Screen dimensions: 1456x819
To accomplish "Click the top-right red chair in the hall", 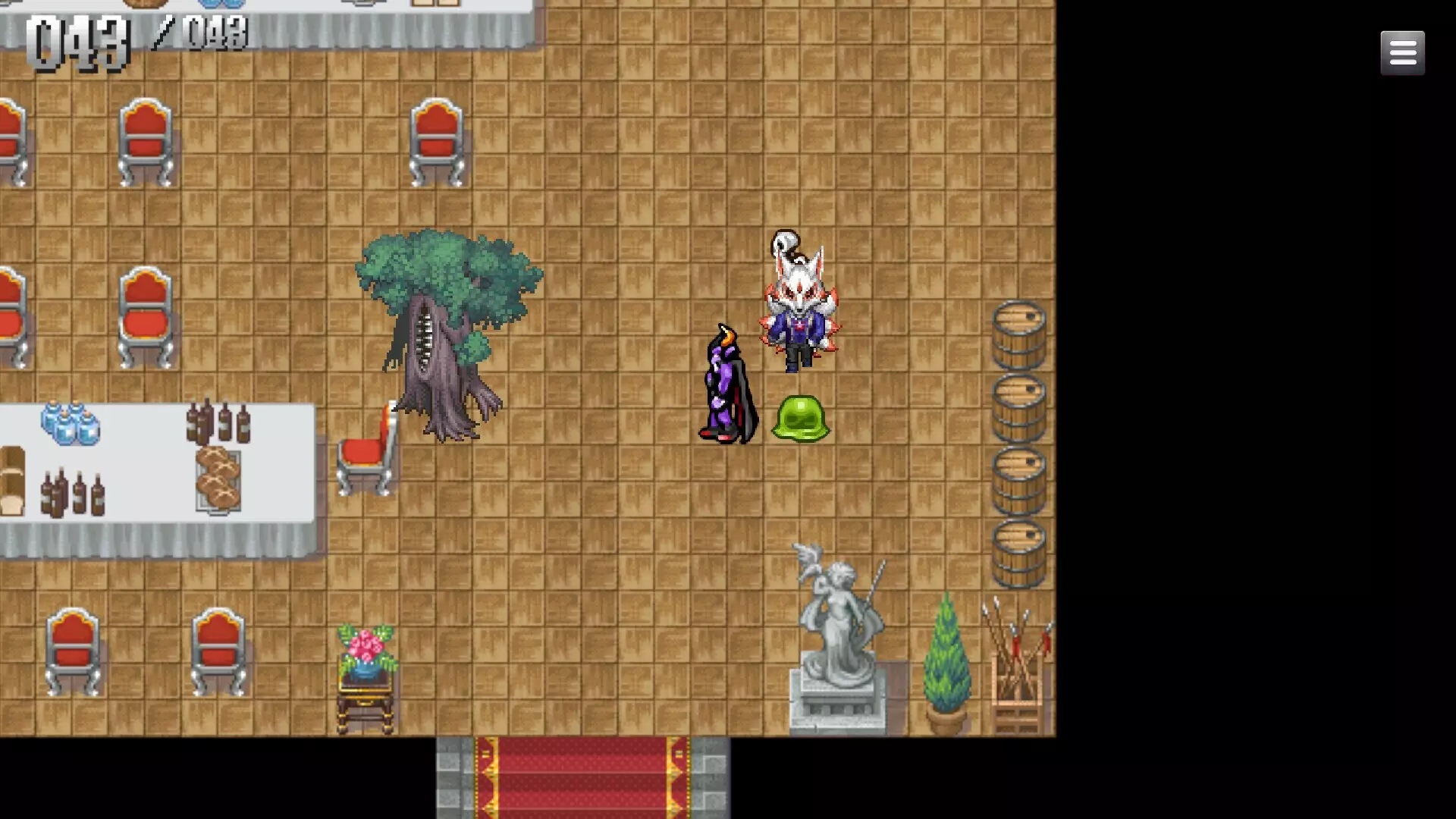I will tap(436, 140).
